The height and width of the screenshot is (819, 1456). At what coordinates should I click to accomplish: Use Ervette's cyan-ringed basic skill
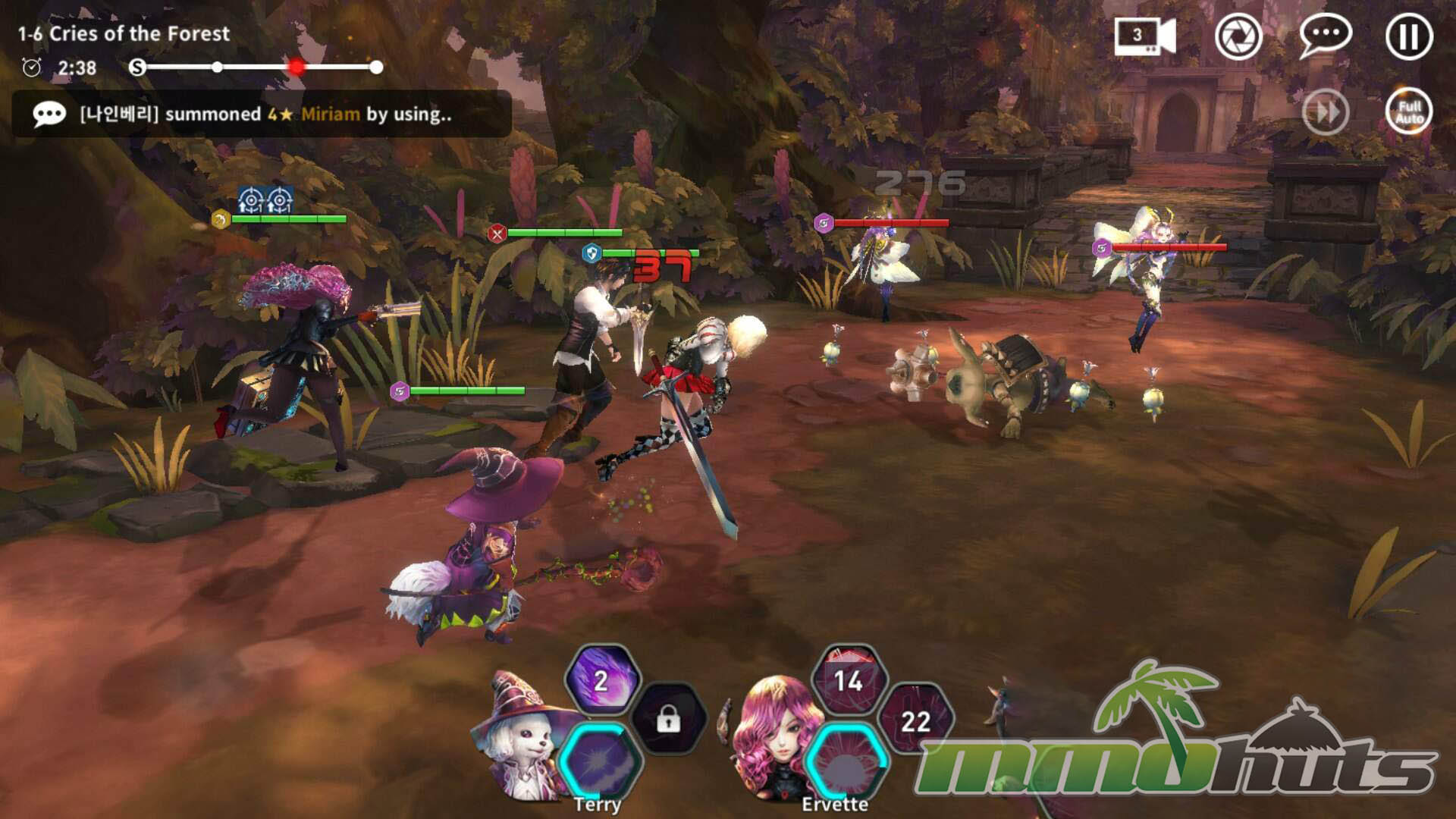coord(847,761)
